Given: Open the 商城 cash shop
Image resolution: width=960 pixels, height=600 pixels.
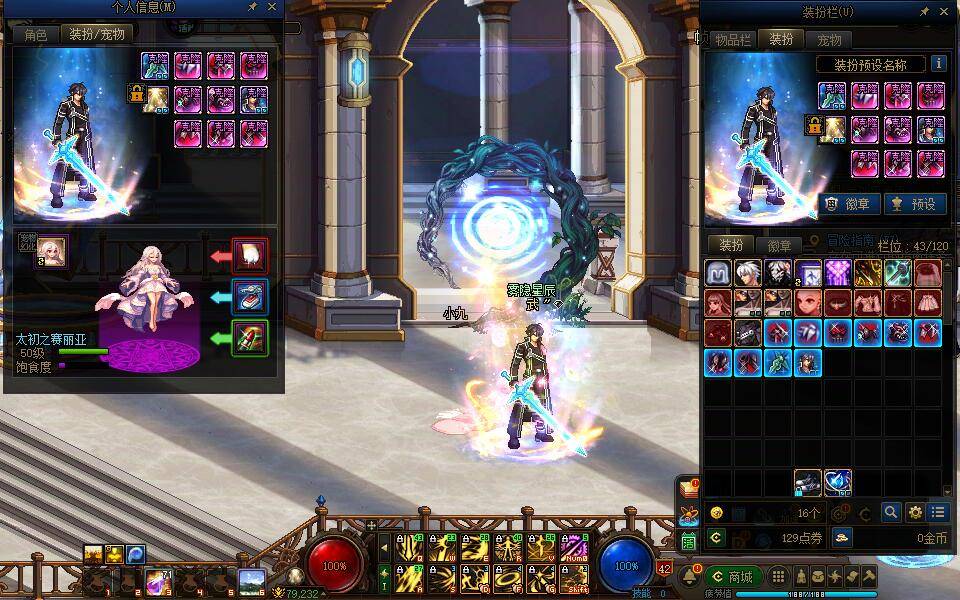Looking at the screenshot, I should [733, 577].
